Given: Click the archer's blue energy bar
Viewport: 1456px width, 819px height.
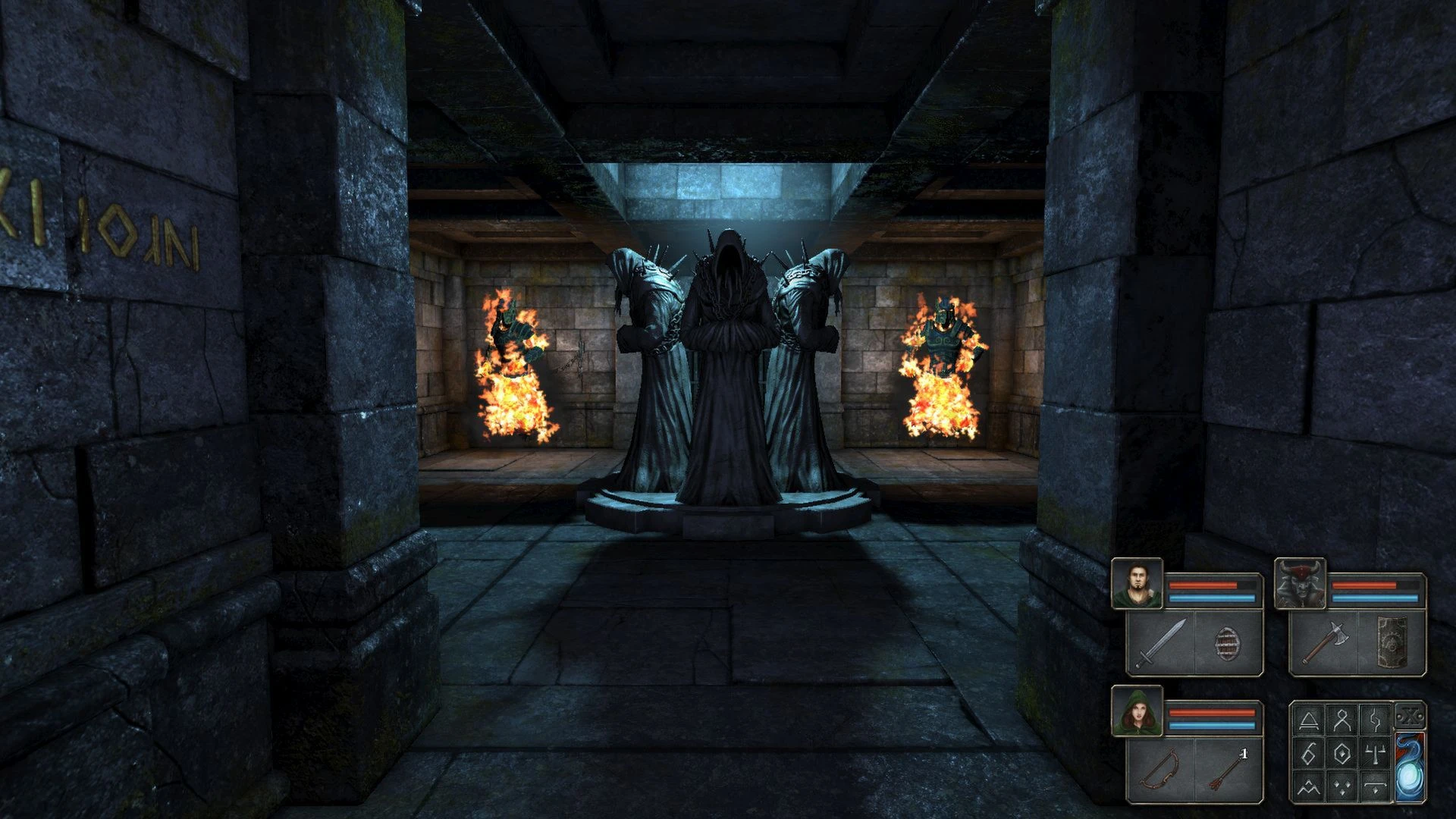Looking at the screenshot, I should 1212,725.
